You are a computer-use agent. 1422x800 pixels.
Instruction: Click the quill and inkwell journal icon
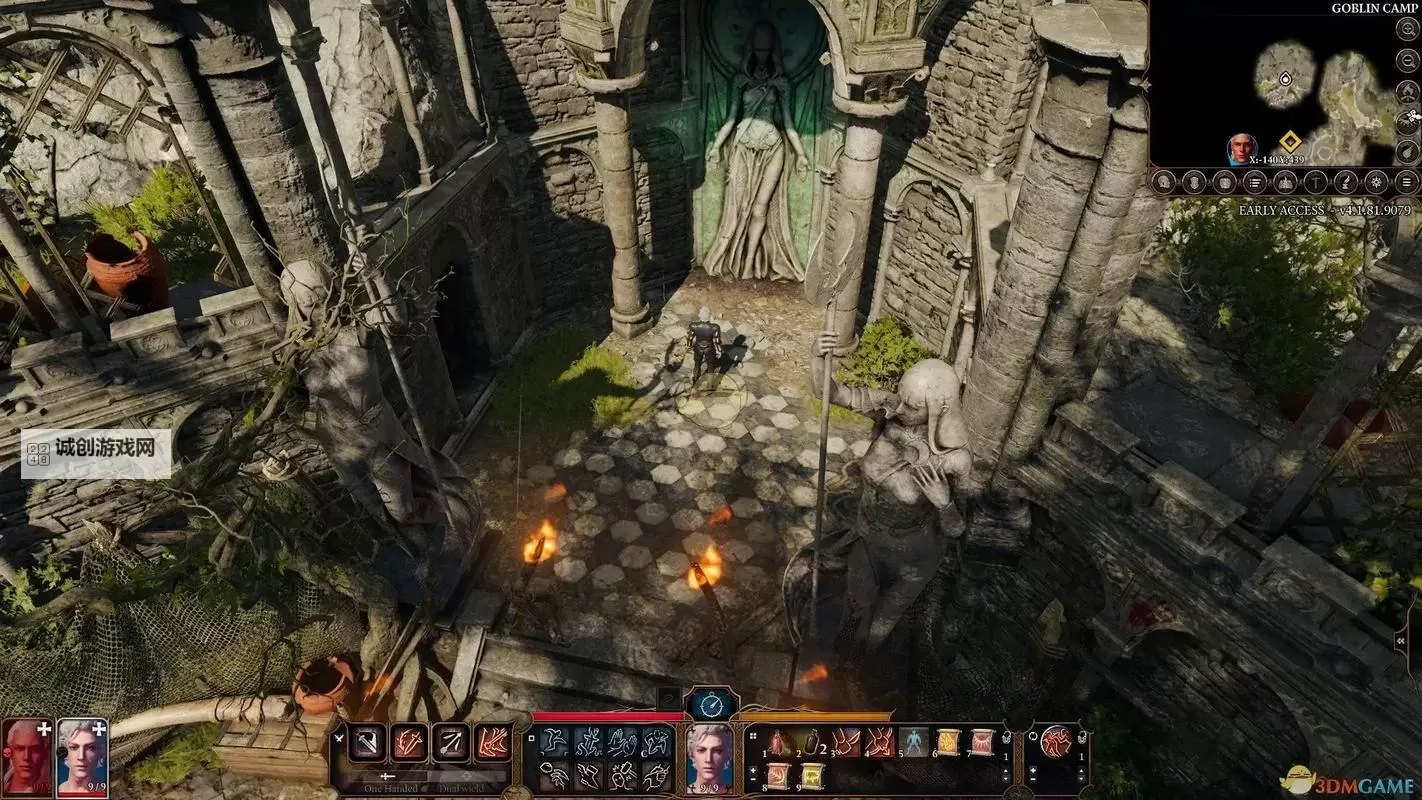point(1347,182)
